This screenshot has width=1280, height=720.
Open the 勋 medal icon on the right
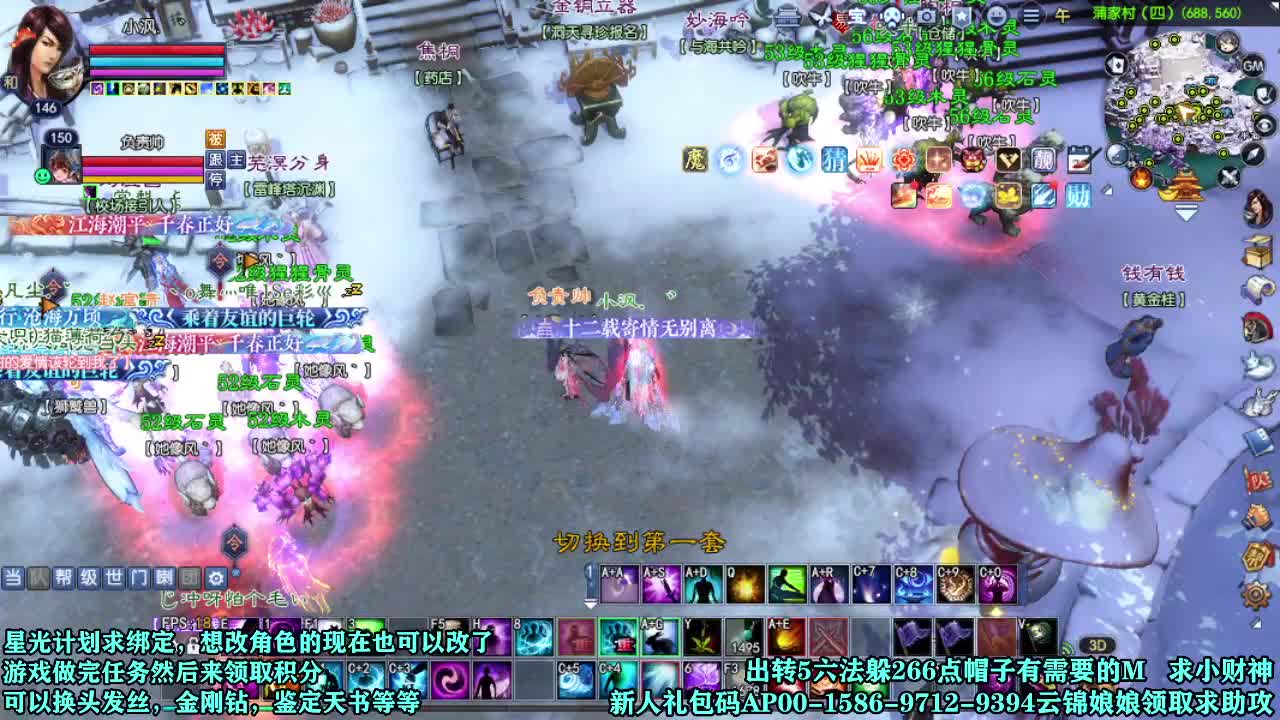coord(1077,194)
